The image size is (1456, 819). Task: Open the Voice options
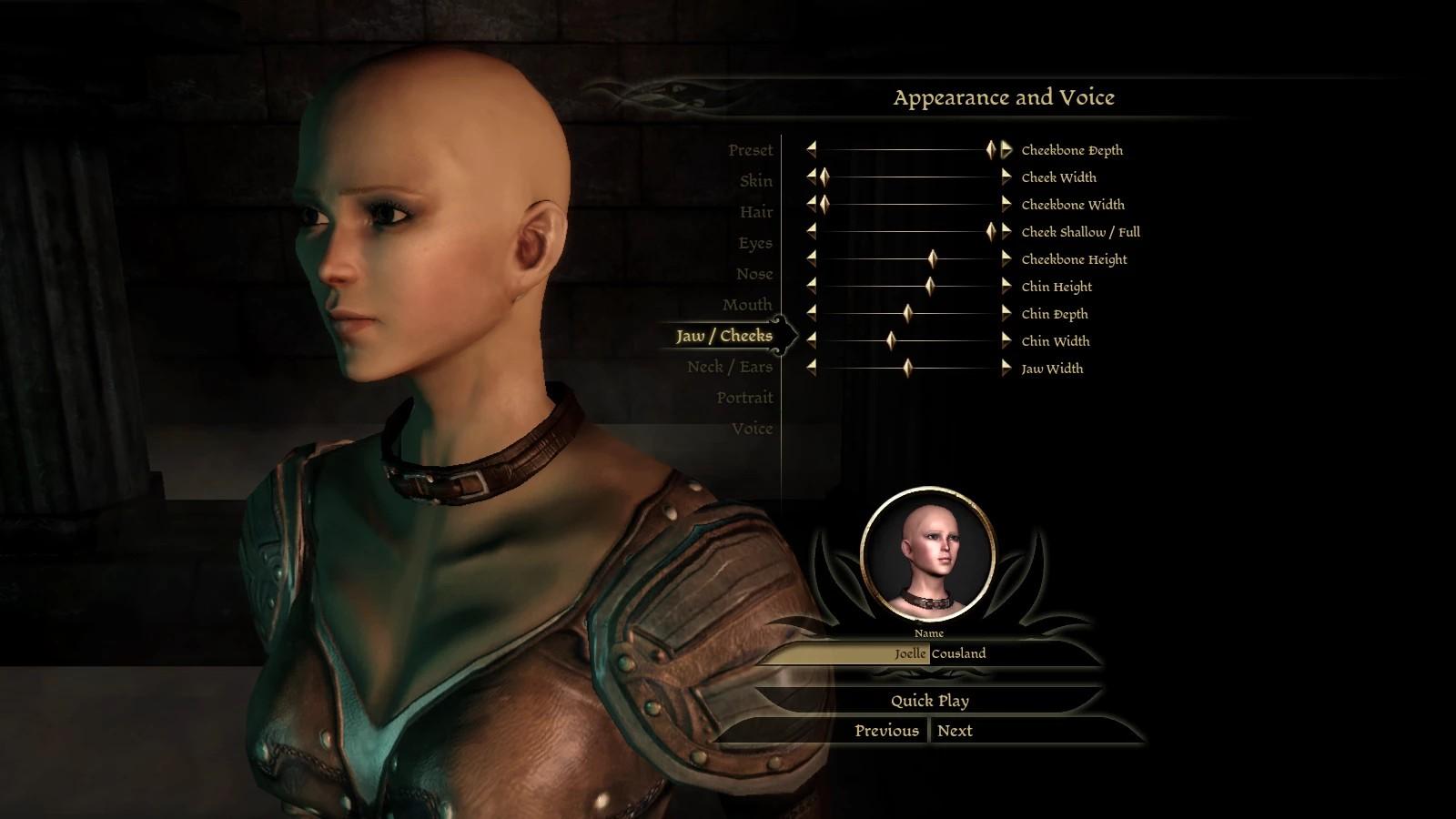[x=752, y=429]
